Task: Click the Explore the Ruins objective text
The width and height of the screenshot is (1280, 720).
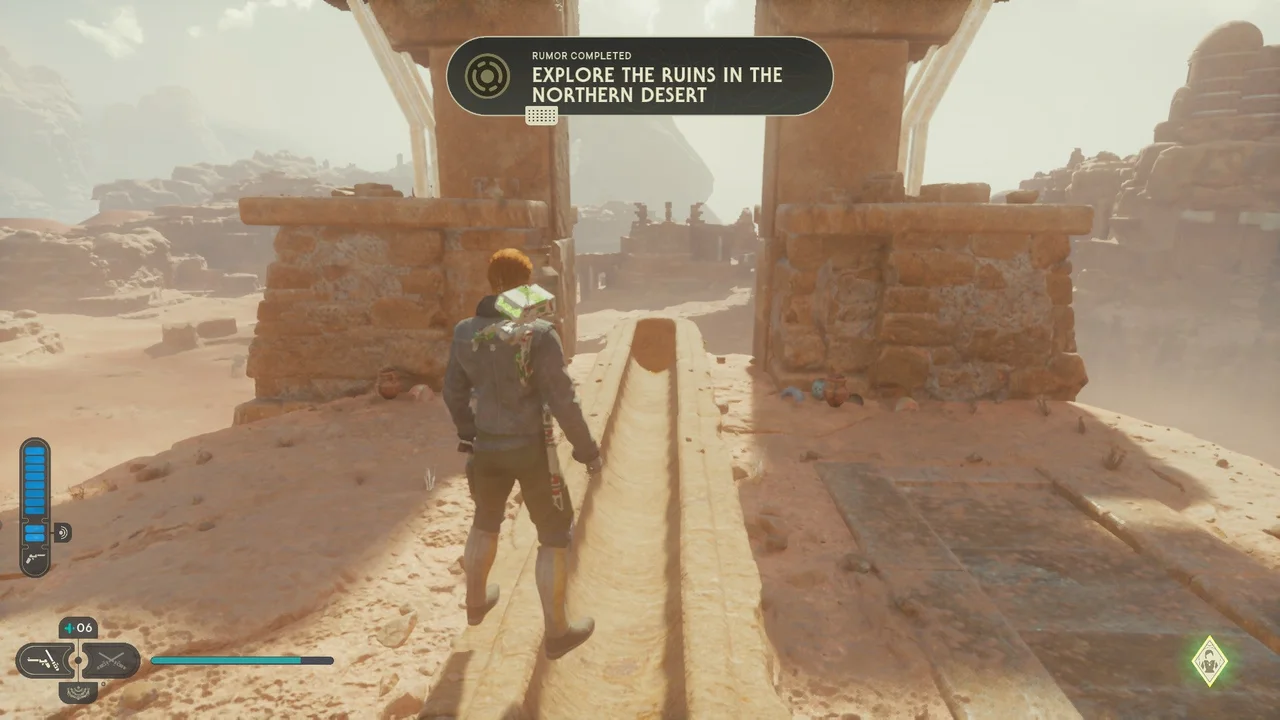Action: (x=657, y=83)
